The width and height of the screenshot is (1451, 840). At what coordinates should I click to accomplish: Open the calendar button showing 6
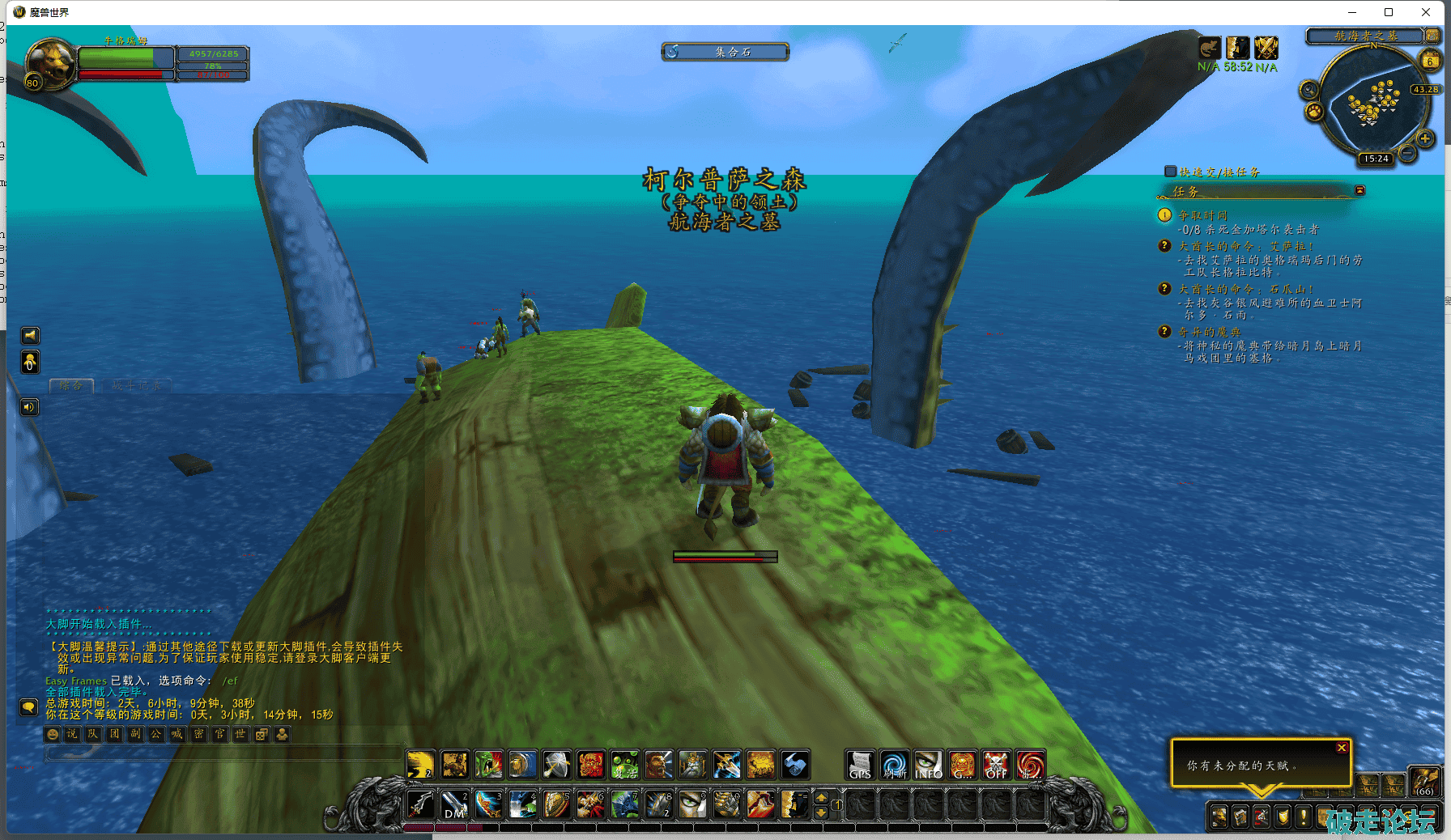[1431, 61]
